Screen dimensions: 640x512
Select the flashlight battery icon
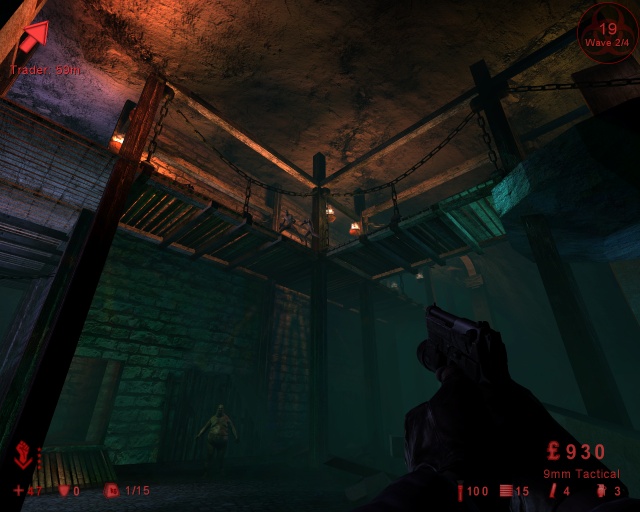(x=460, y=491)
